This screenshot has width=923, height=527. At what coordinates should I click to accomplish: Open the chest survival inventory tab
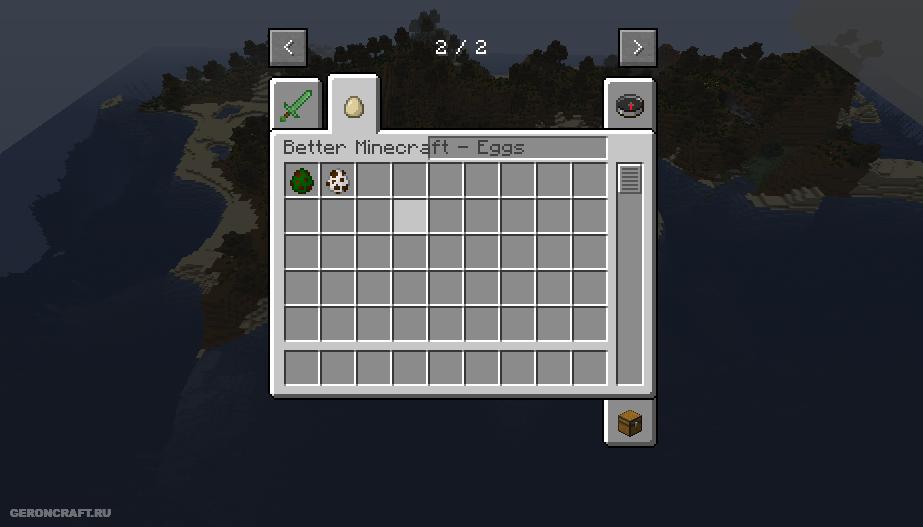coord(630,422)
